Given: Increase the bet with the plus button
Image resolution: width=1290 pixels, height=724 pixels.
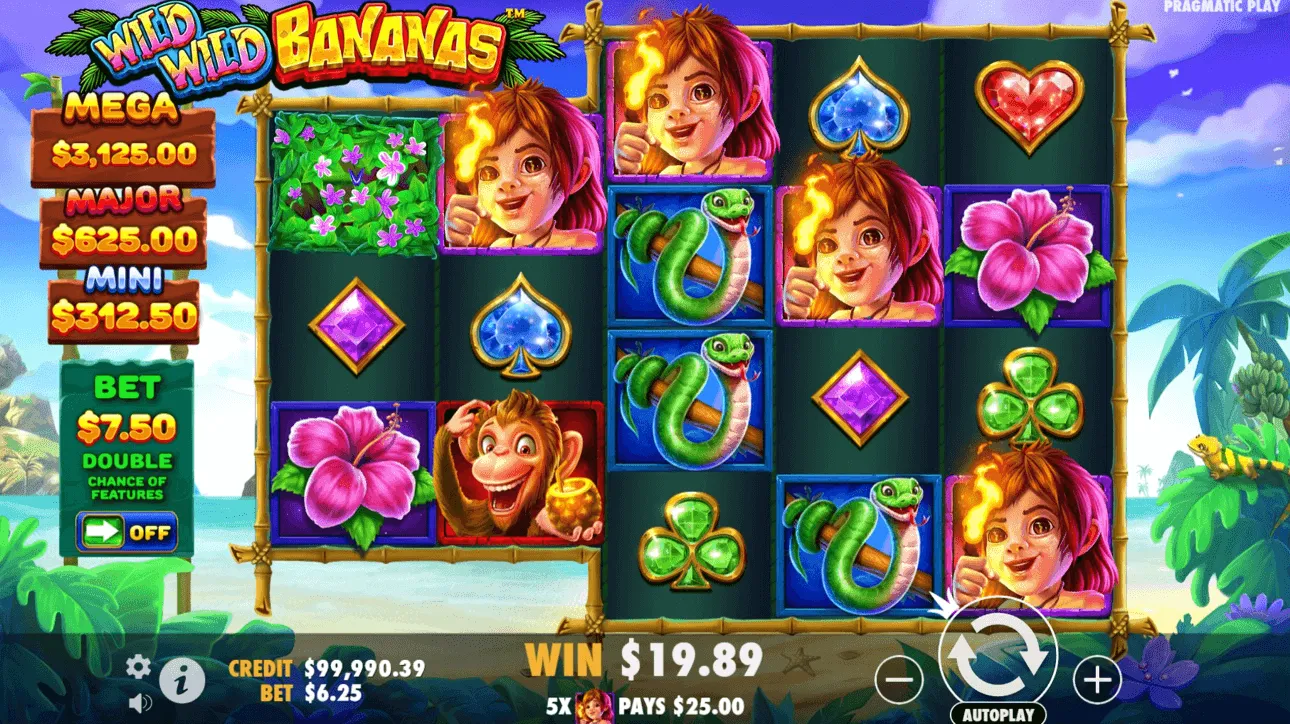Looking at the screenshot, I should coord(1096,678).
